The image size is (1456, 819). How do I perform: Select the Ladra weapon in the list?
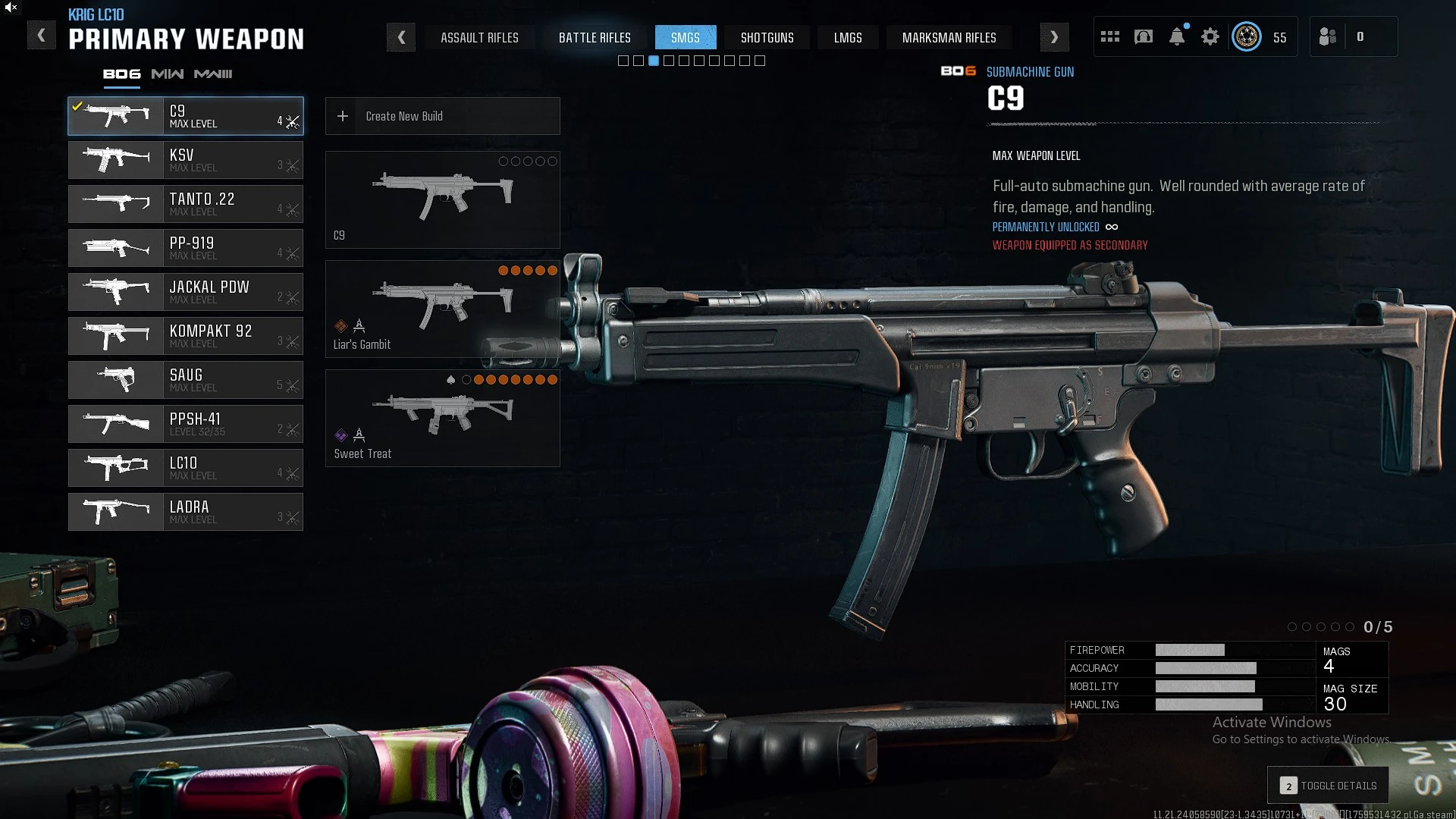point(186,512)
